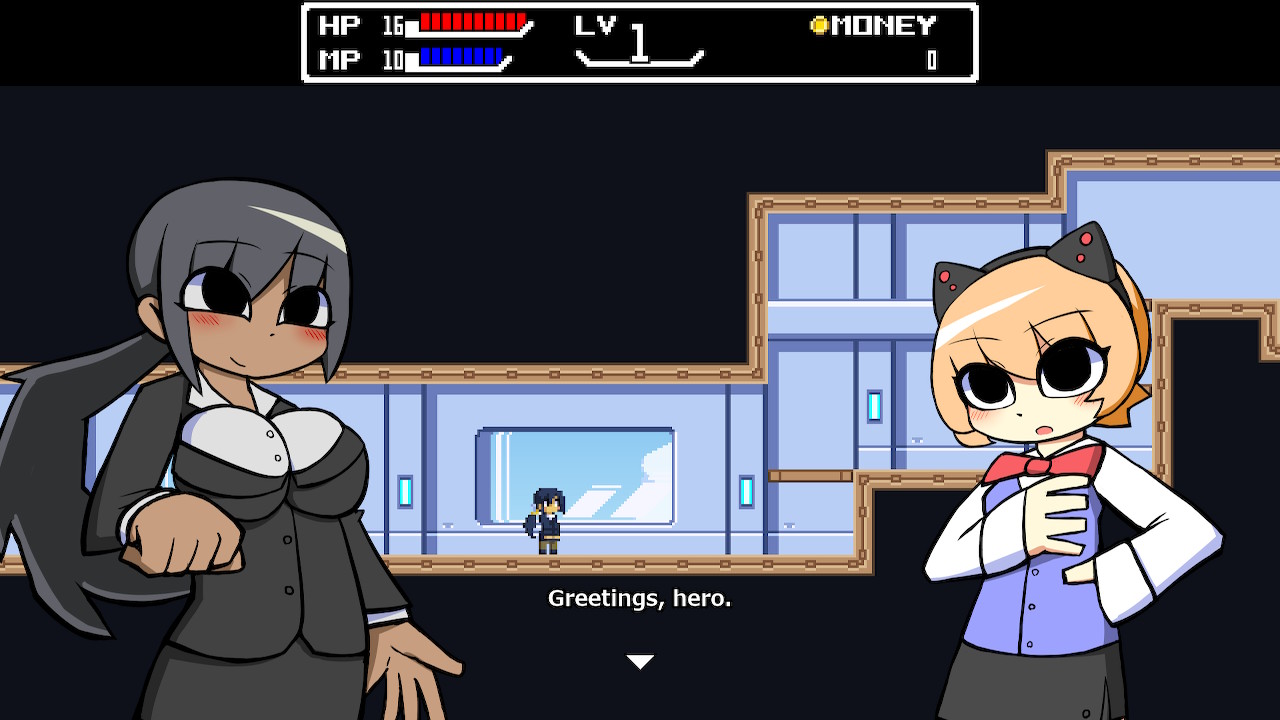
Task: Click the dialogue advance triangle
Action: click(639, 659)
